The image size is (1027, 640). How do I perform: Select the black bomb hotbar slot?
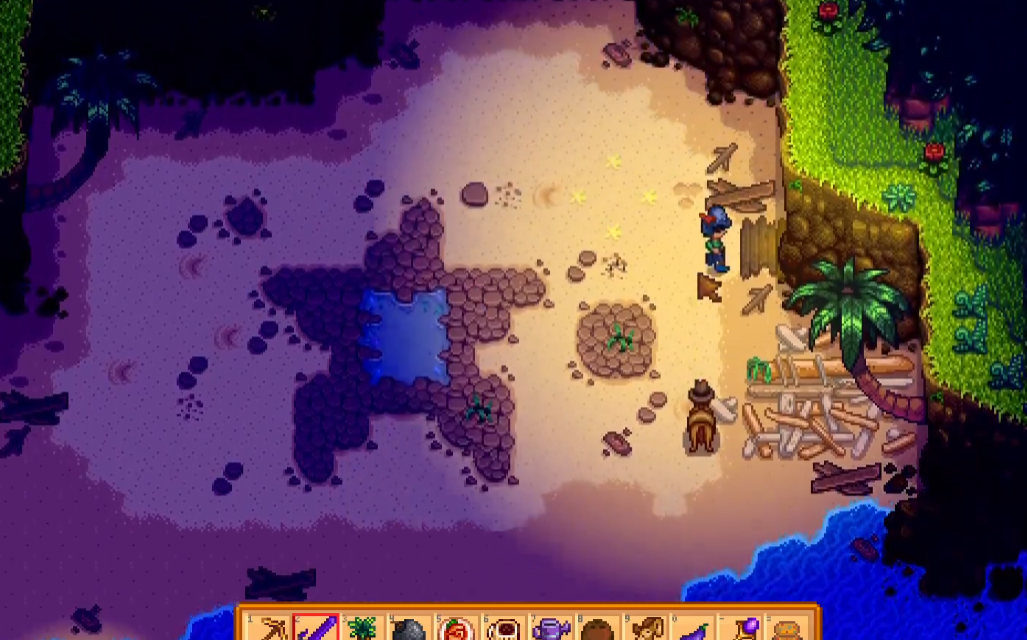(409, 629)
